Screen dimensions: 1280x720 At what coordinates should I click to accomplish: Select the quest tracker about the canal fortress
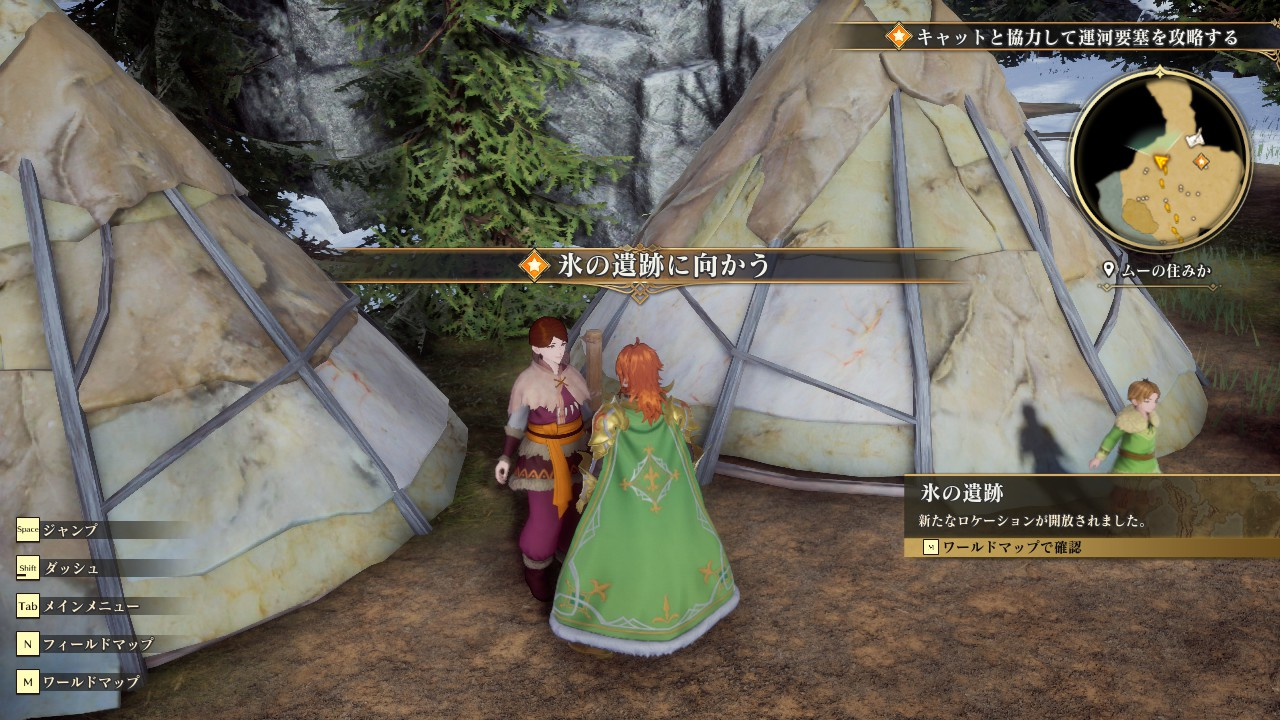click(x=1064, y=37)
